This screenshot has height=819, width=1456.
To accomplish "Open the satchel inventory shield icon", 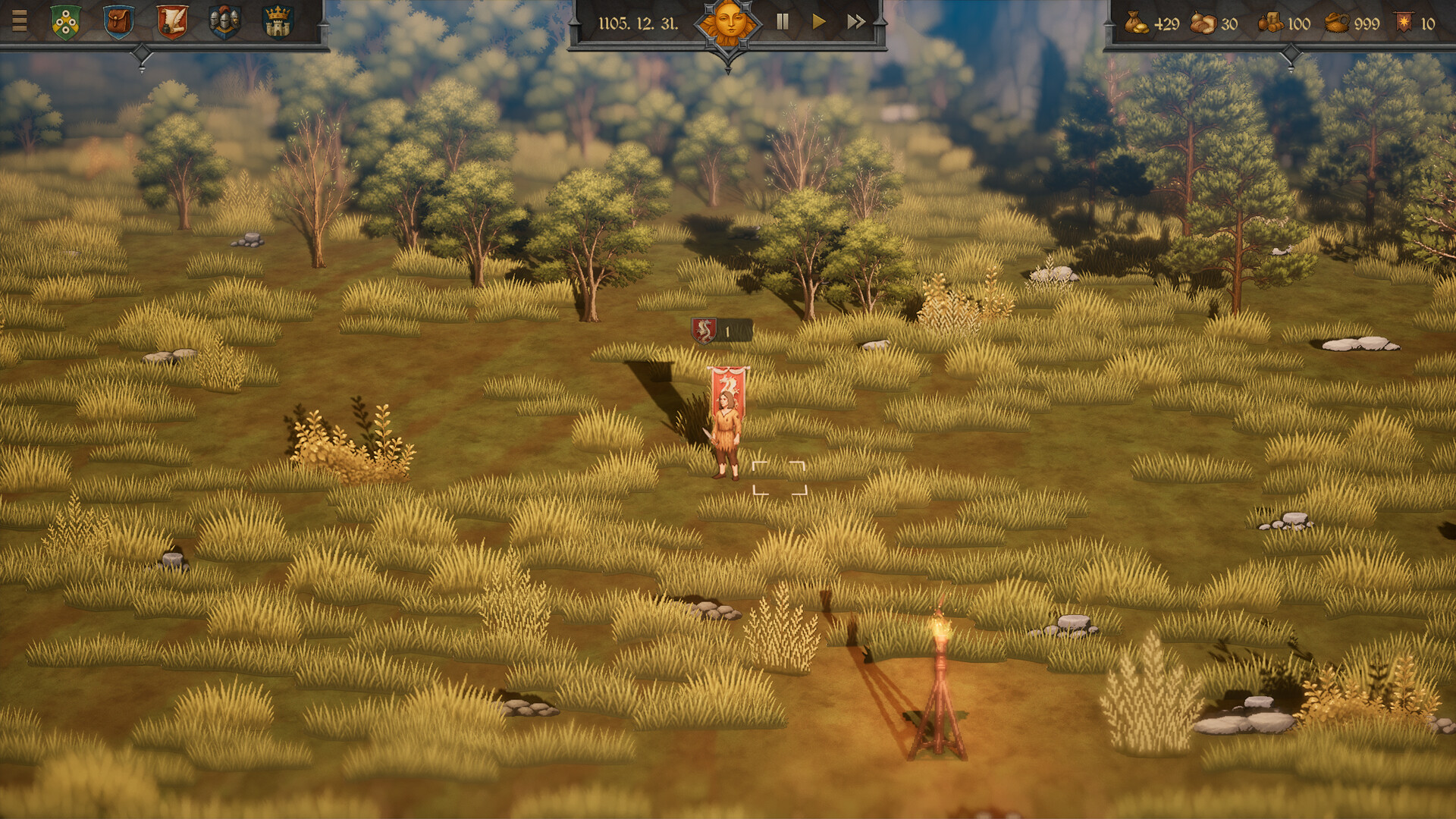I will [x=117, y=21].
